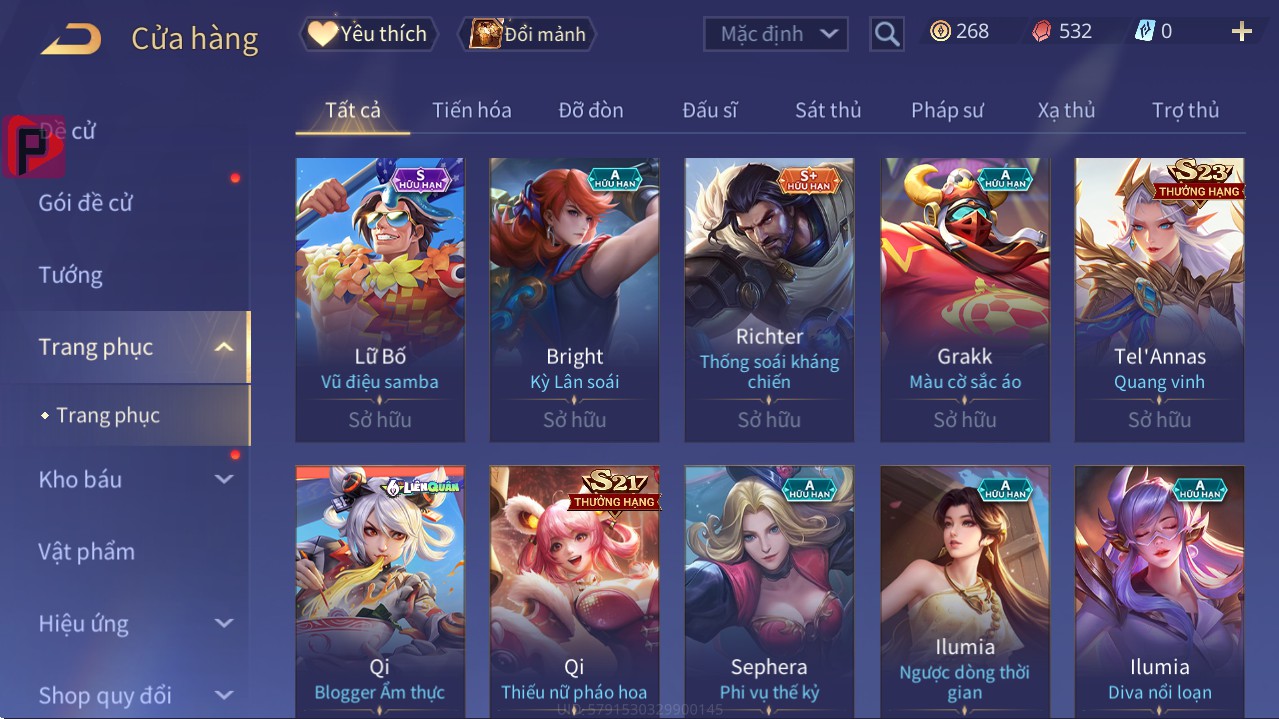Show the Sát thủ skins tab
The width and height of the screenshot is (1279, 719).
point(828,110)
